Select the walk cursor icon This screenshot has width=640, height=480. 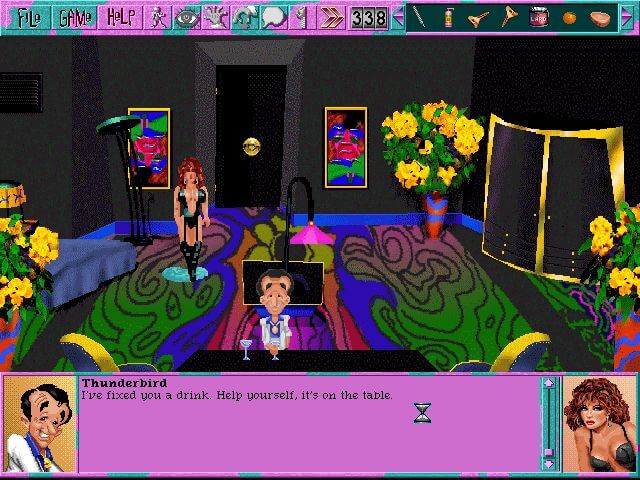coord(159,17)
